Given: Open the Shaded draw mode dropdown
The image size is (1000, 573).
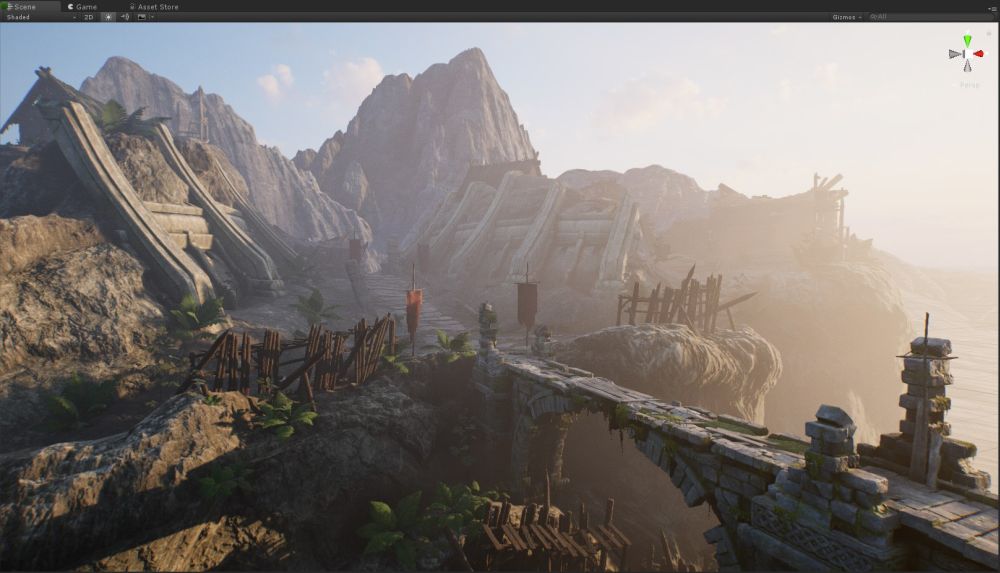Looking at the screenshot, I should coord(40,17).
